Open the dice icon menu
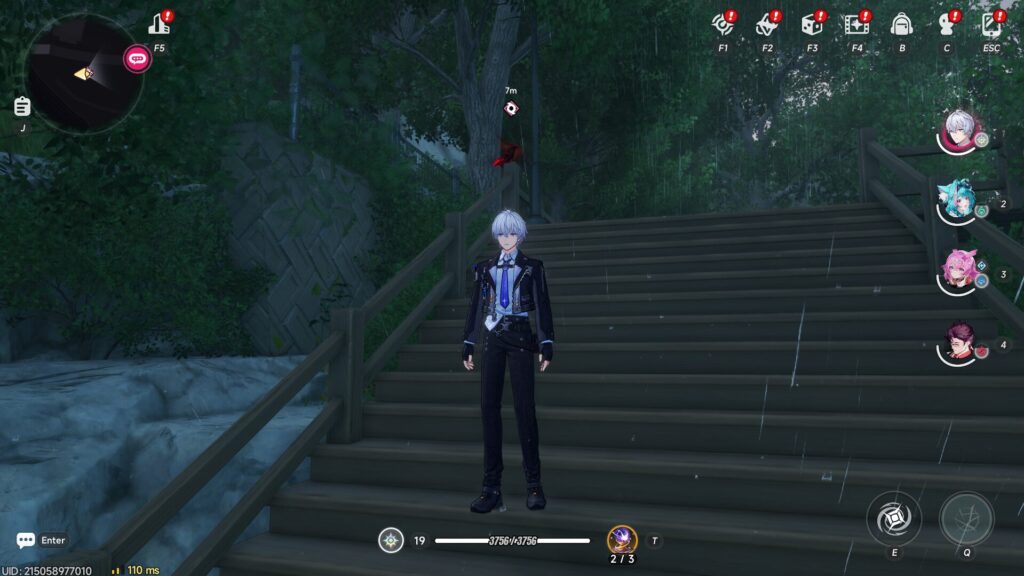The height and width of the screenshot is (576, 1024). click(811, 24)
